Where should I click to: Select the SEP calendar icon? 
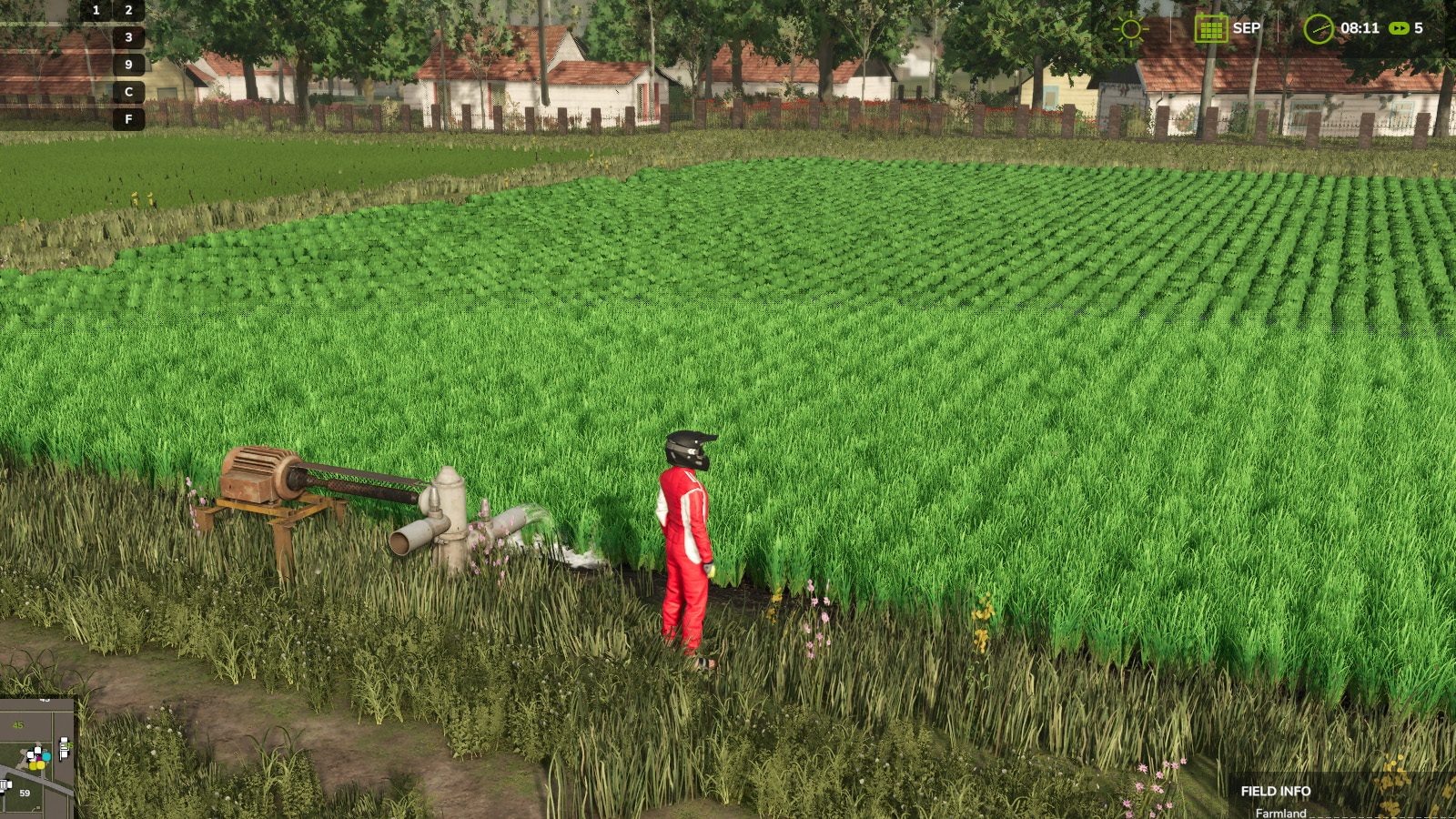point(1210,28)
